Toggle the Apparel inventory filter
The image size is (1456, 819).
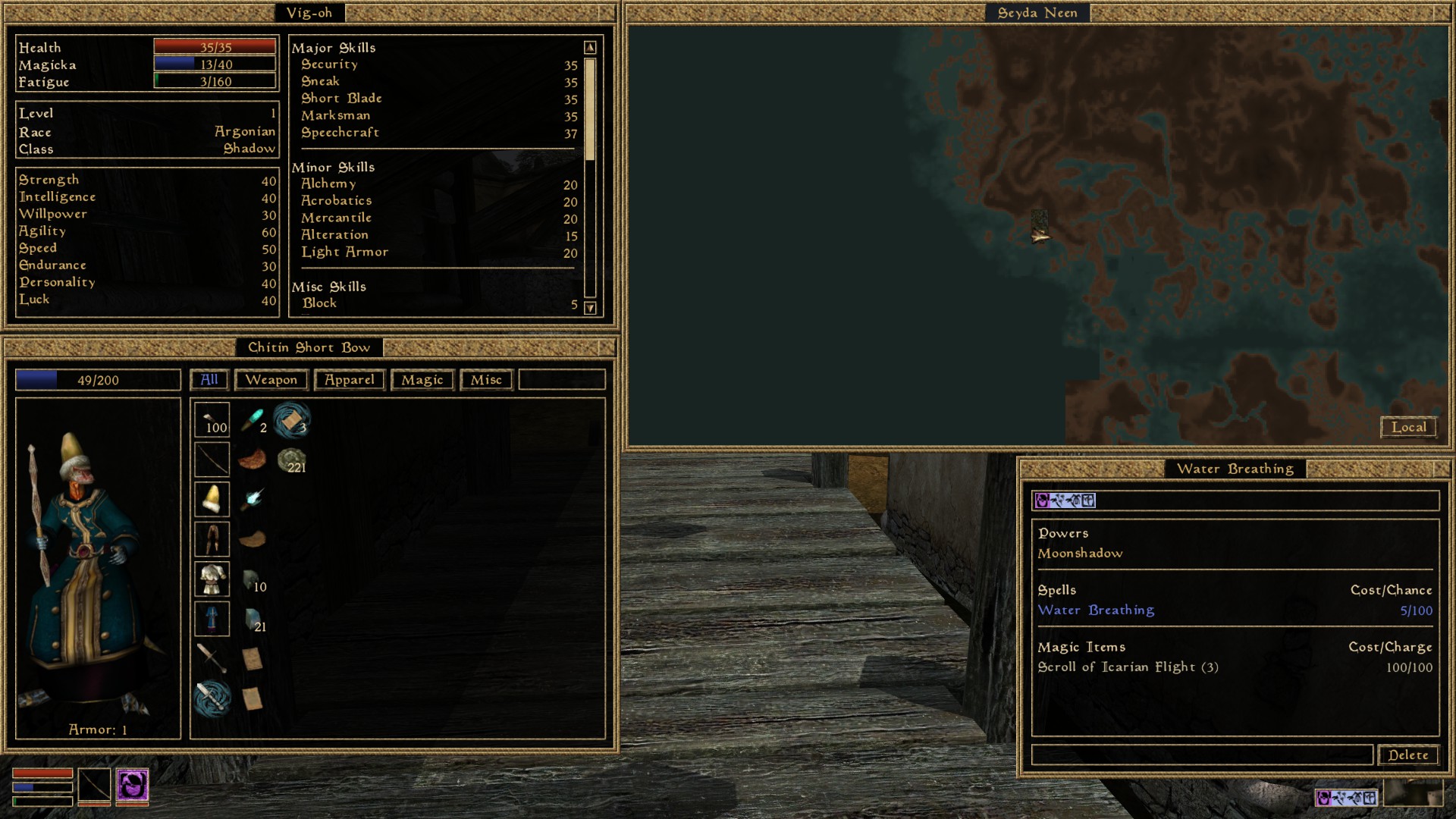click(x=349, y=379)
